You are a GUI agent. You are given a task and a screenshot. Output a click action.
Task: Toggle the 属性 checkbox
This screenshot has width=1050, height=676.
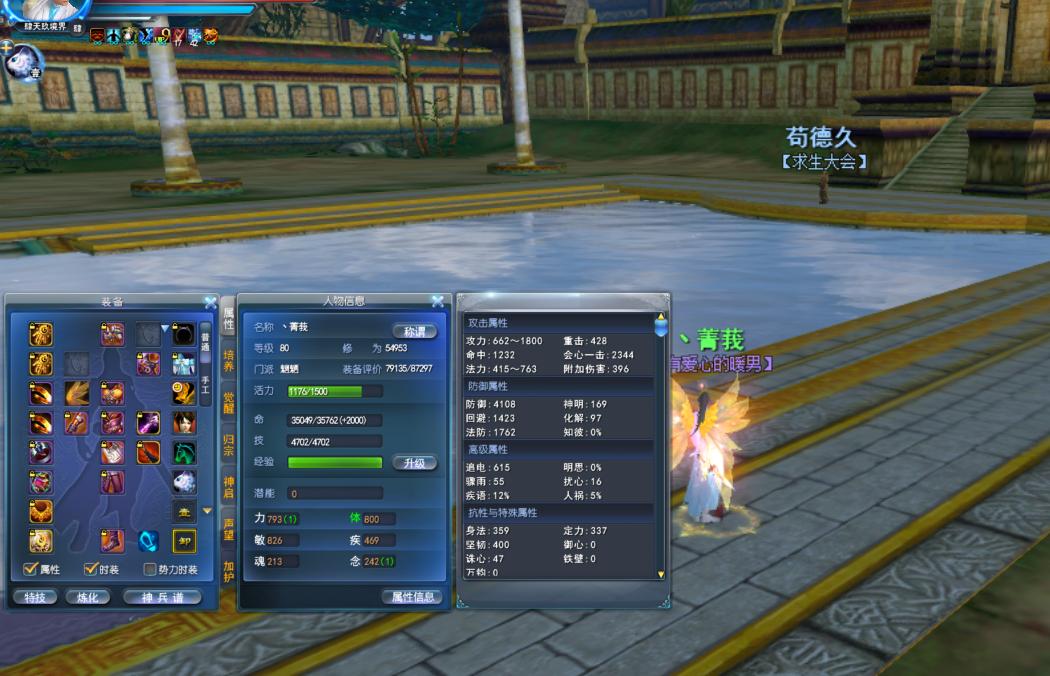point(31,569)
